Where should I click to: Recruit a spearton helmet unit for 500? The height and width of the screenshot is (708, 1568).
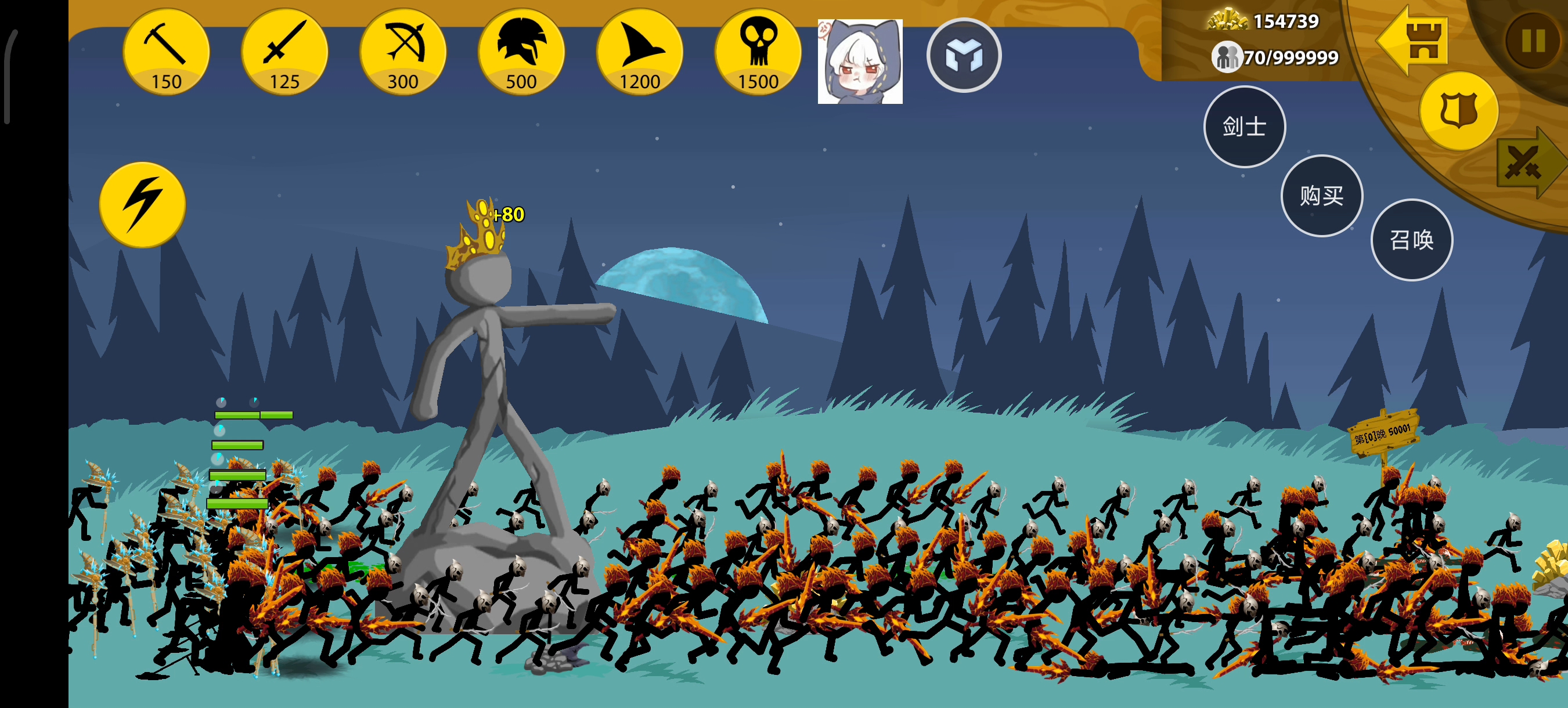(521, 52)
